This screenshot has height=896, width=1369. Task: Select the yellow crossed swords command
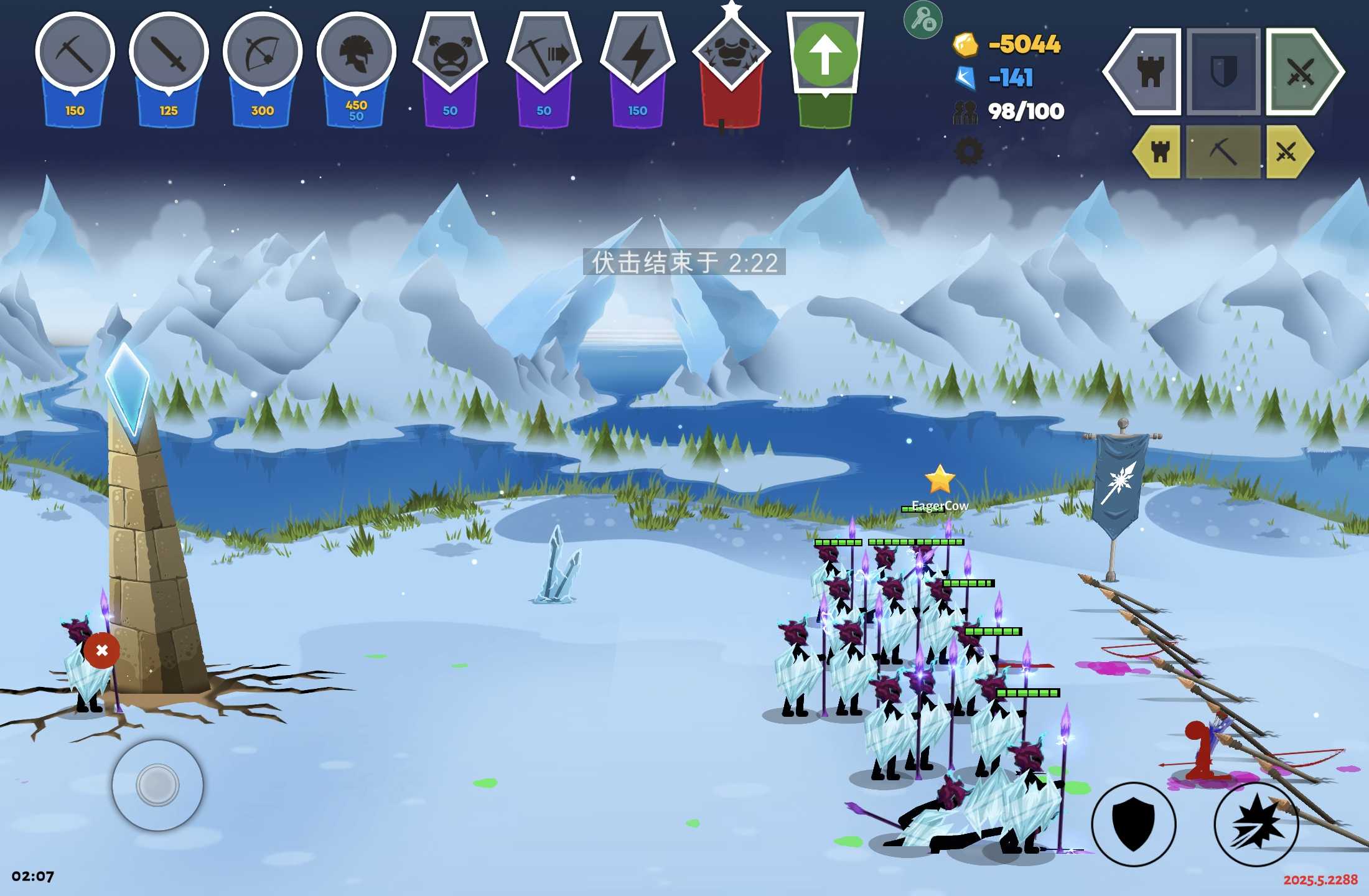tap(1287, 152)
